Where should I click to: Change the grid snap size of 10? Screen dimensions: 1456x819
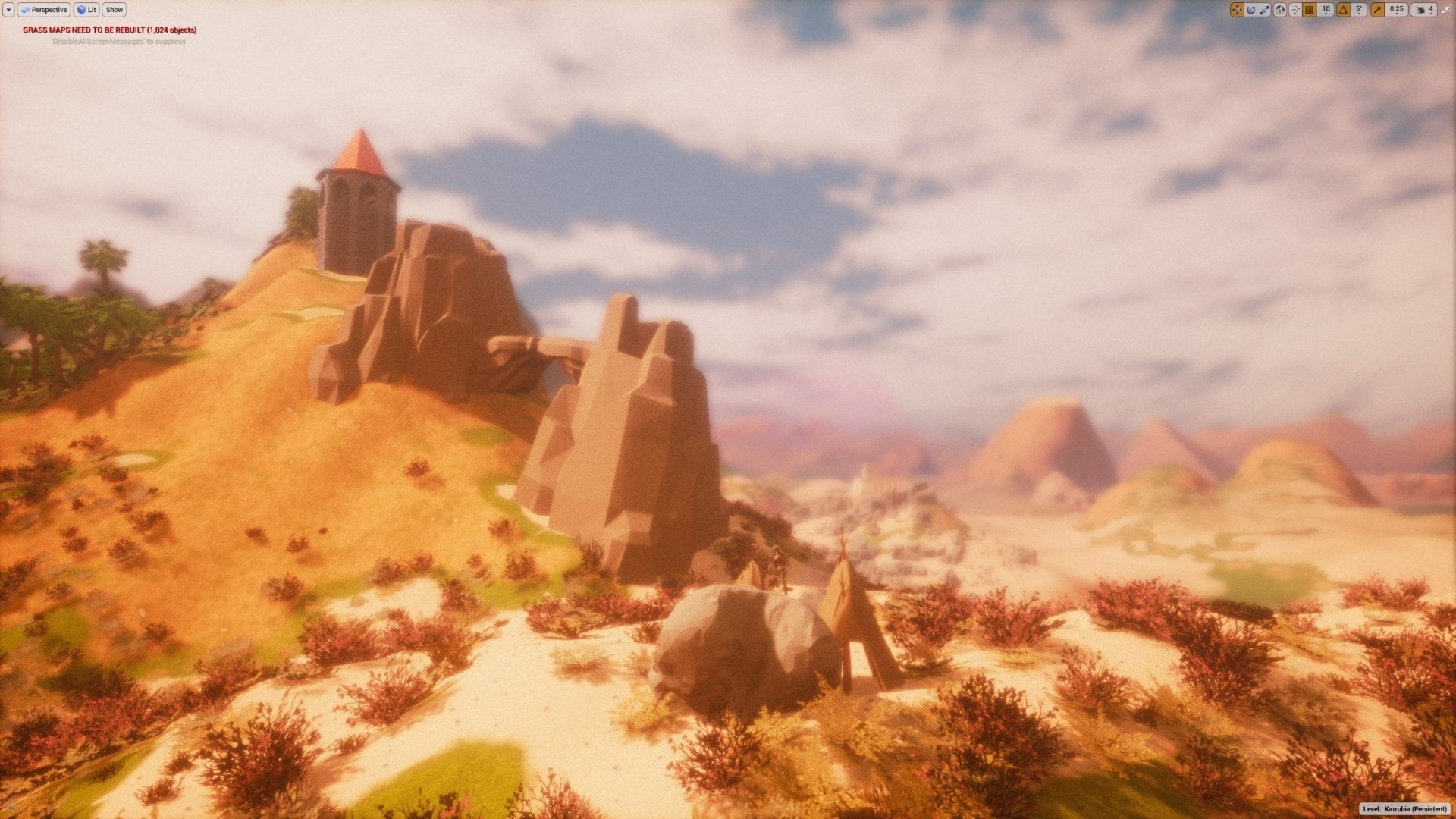click(x=1326, y=10)
